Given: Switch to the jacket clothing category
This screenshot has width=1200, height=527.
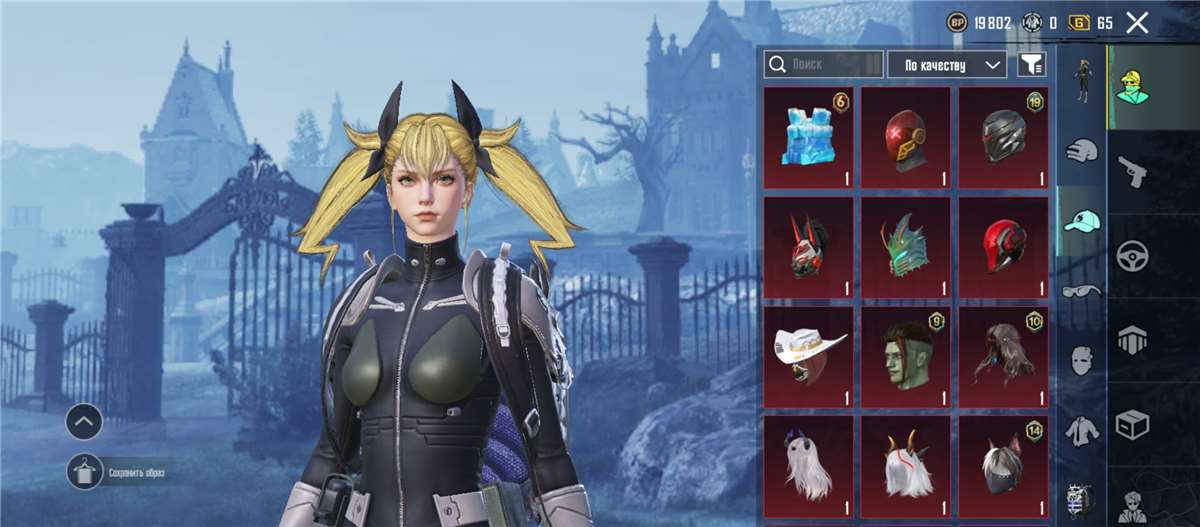Looking at the screenshot, I should tap(1082, 430).
